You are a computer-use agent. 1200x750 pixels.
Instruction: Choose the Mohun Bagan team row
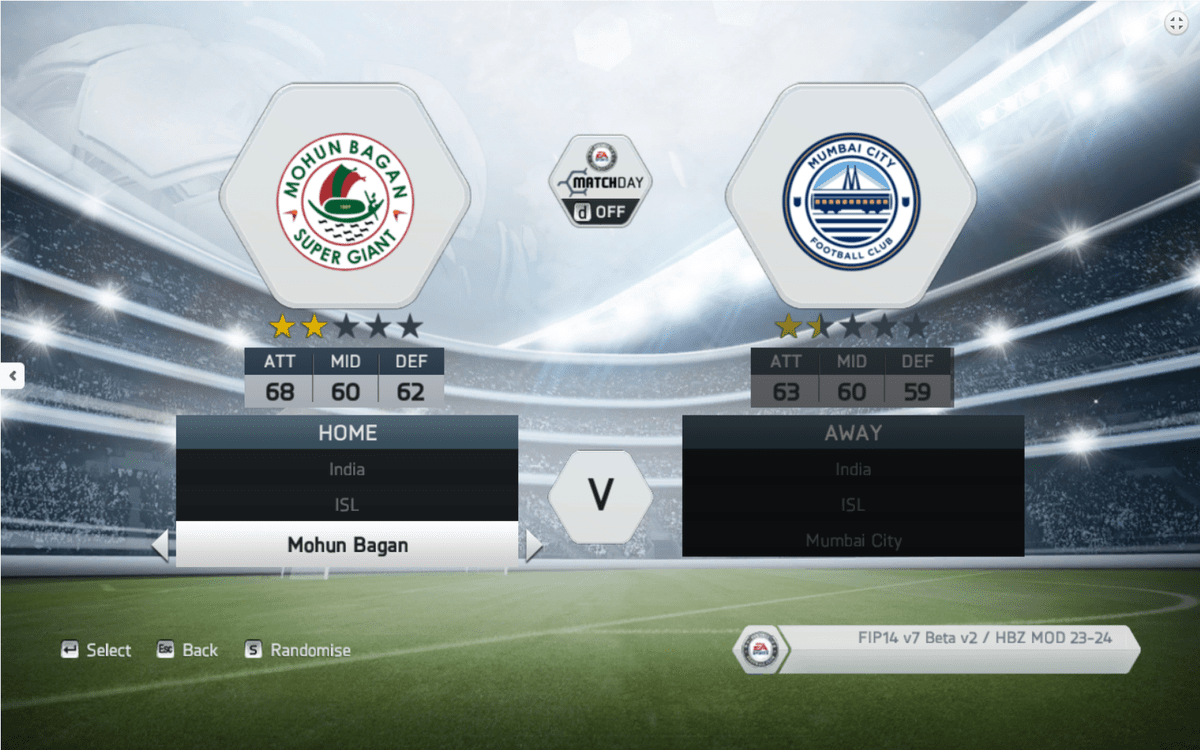click(347, 545)
